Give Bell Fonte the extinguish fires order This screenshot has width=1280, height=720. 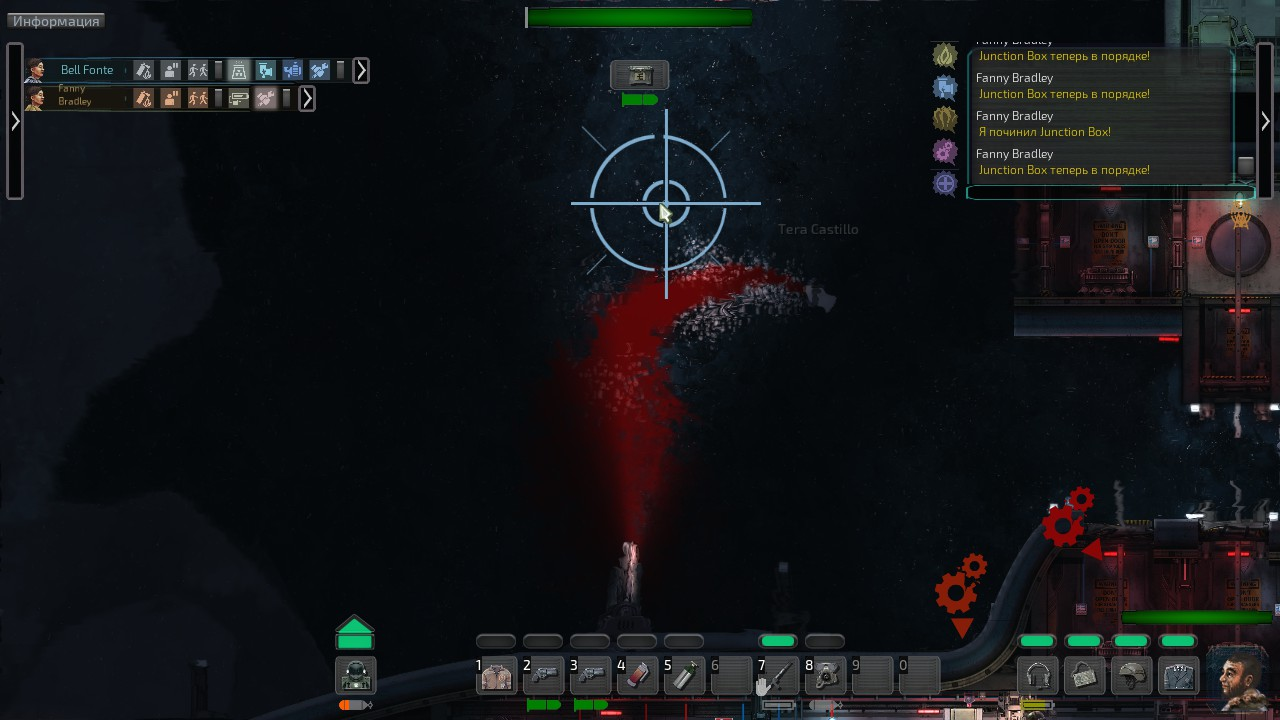pyautogui.click(x=145, y=70)
